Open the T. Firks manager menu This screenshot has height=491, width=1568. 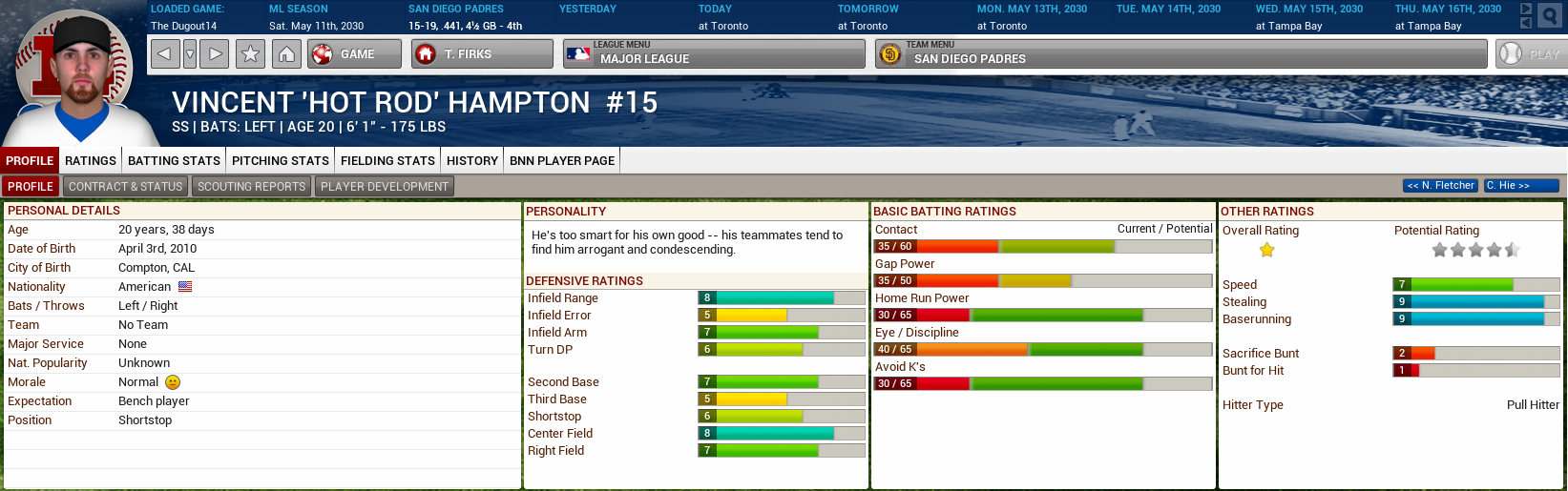tap(482, 54)
